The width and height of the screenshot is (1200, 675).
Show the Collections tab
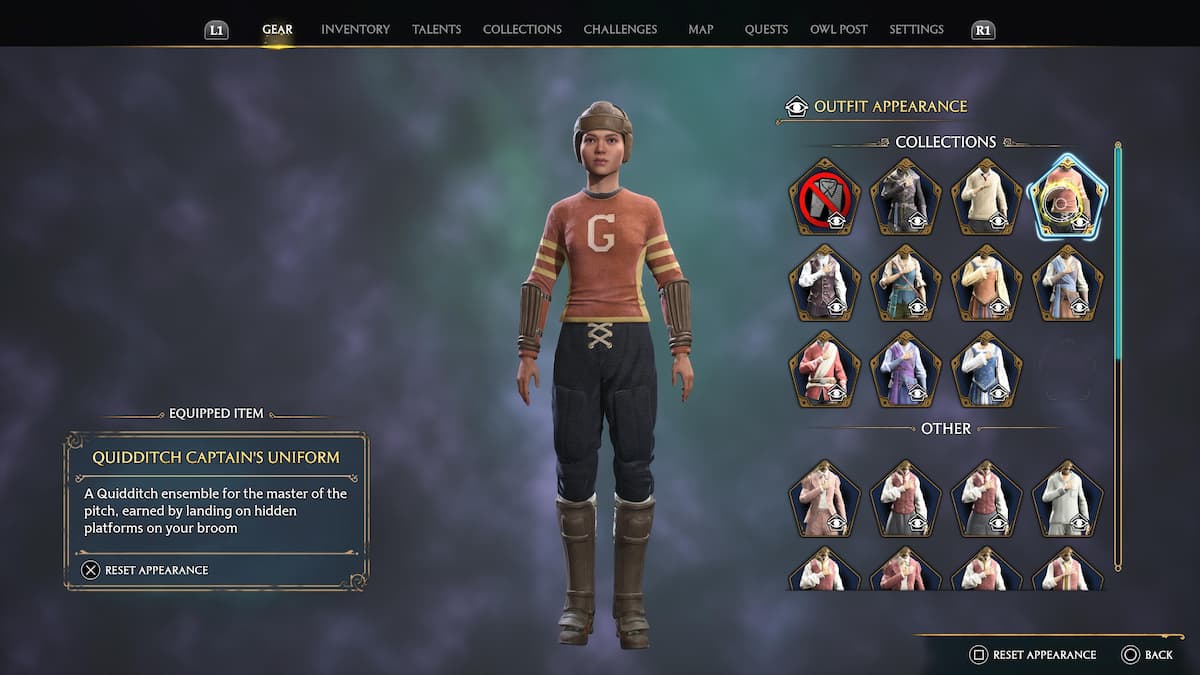point(522,30)
